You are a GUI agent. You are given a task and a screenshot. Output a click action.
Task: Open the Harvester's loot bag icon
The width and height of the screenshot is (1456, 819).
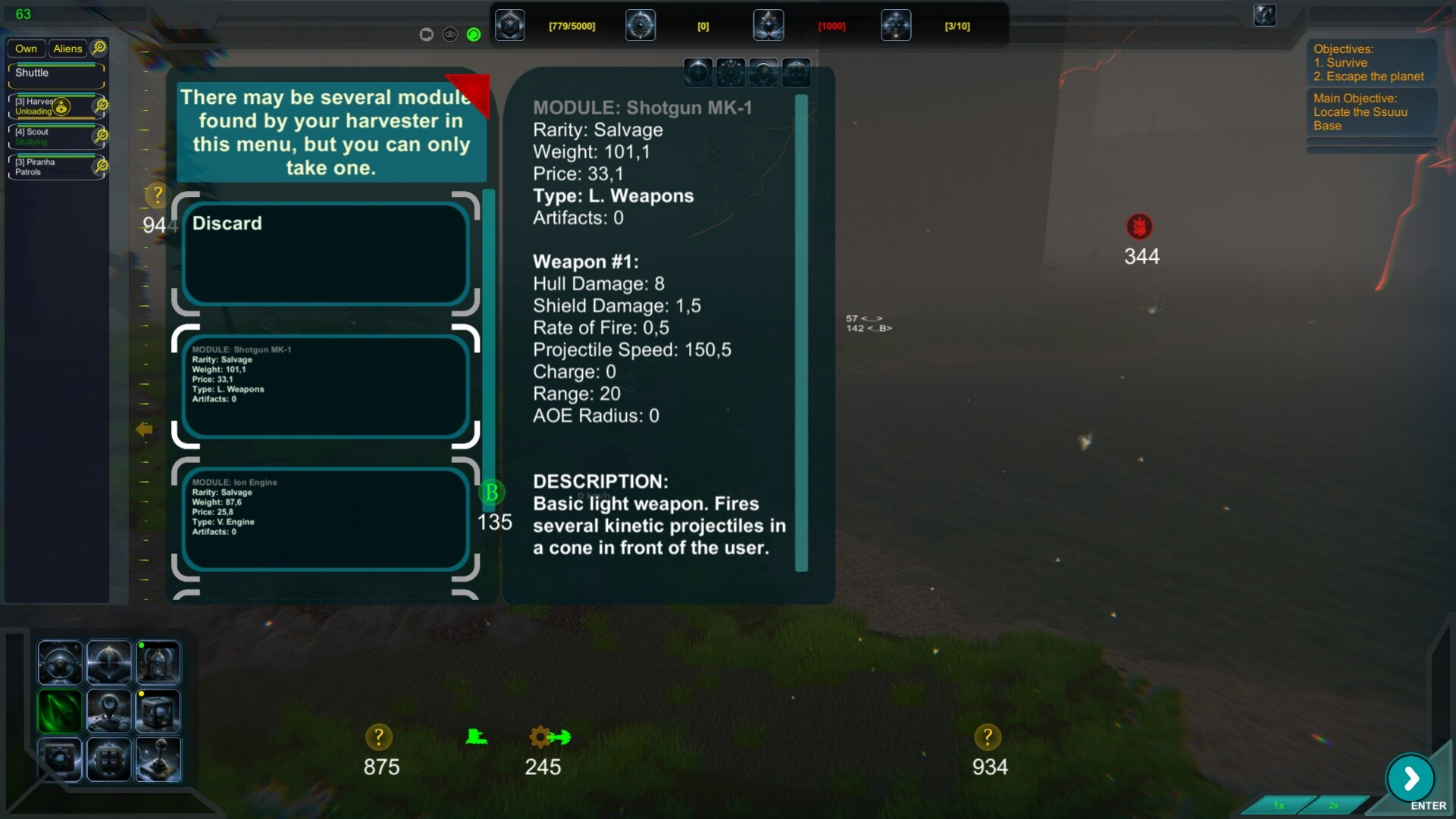click(61, 107)
